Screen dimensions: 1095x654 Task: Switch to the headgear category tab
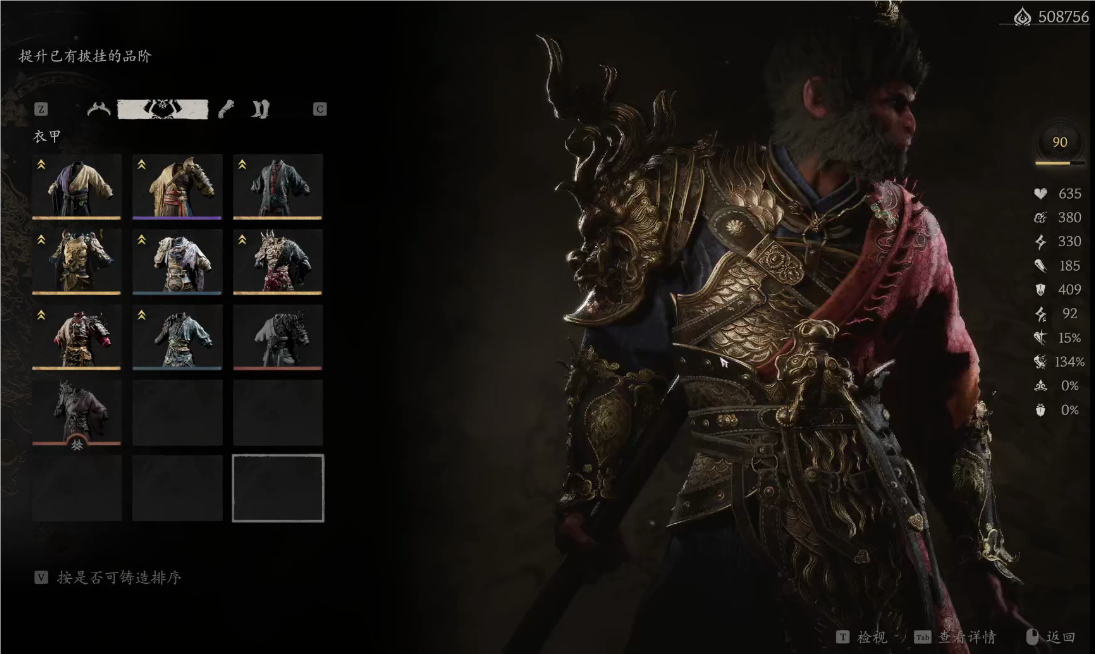98,109
